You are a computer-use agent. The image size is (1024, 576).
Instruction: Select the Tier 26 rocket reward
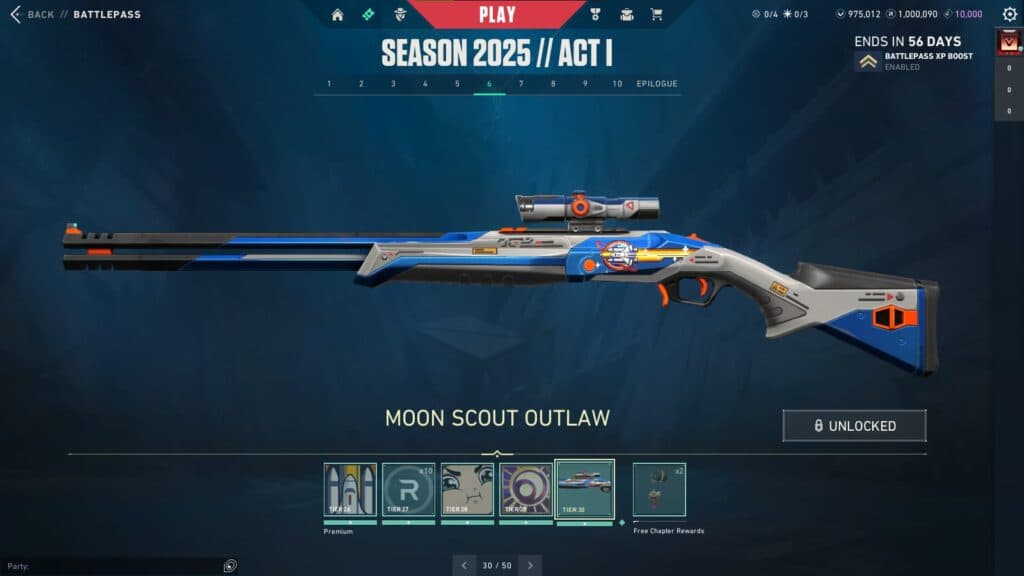pyautogui.click(x=350, y=489)
